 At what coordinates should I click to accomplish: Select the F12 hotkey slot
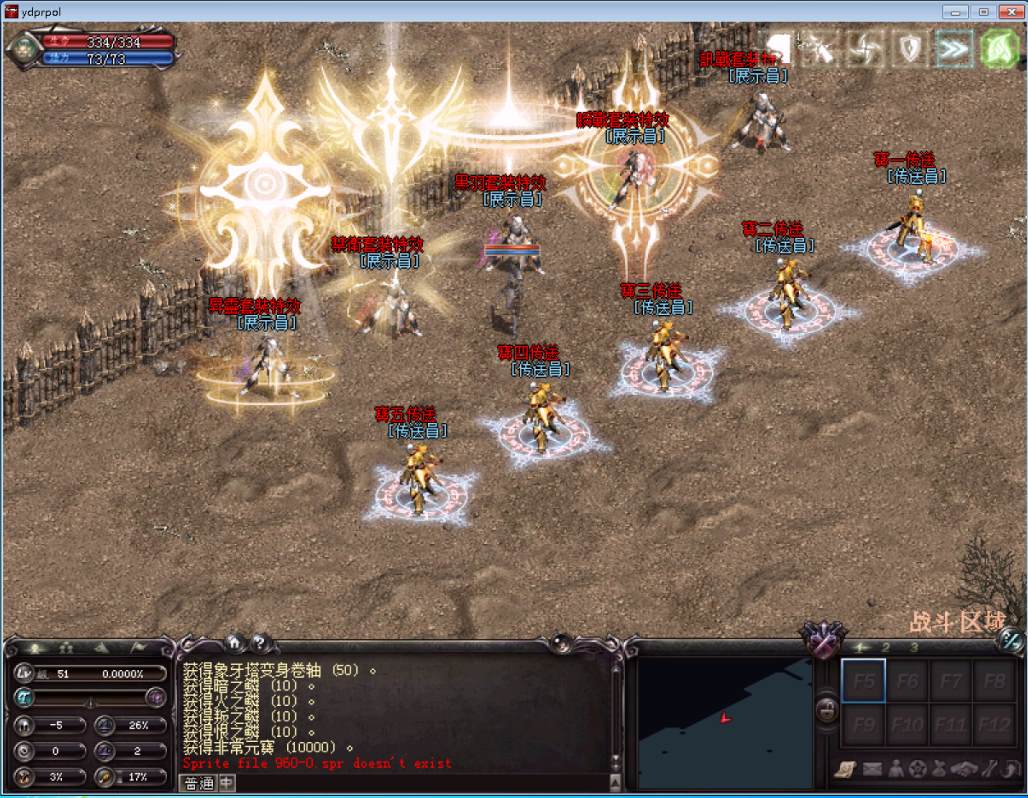pos(994,724)
